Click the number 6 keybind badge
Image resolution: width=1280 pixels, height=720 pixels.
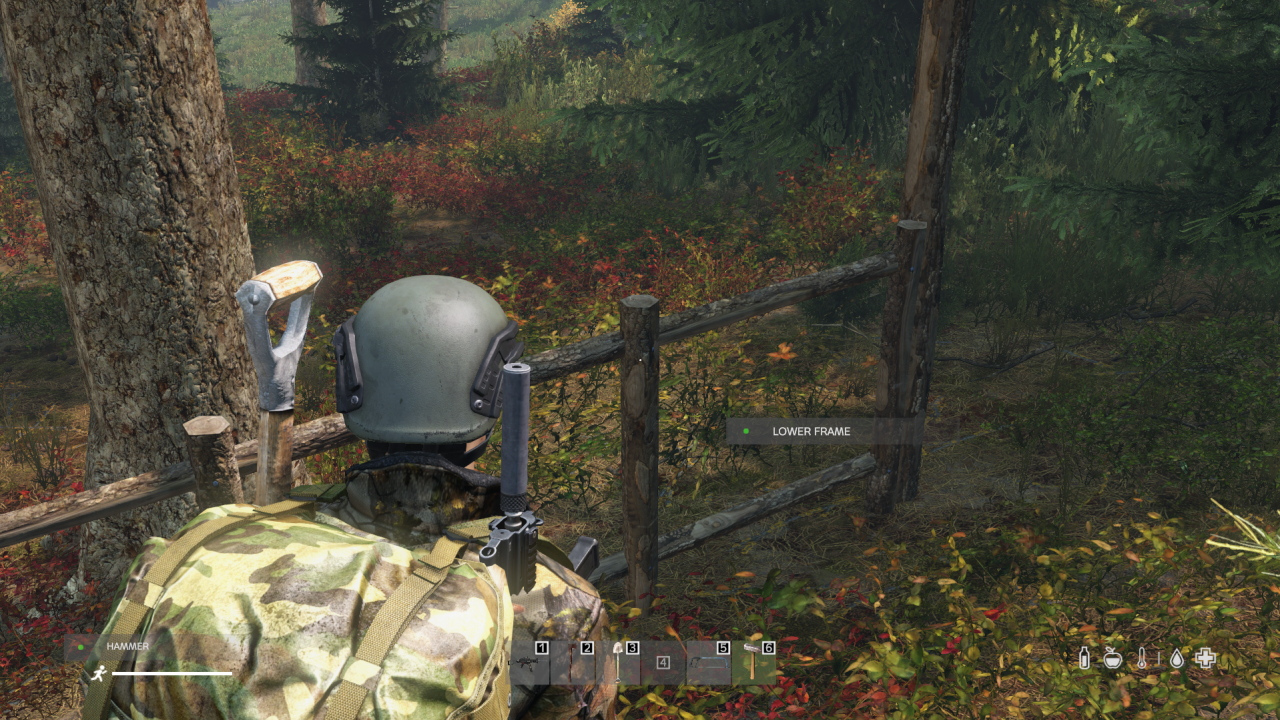coord(768,648)
